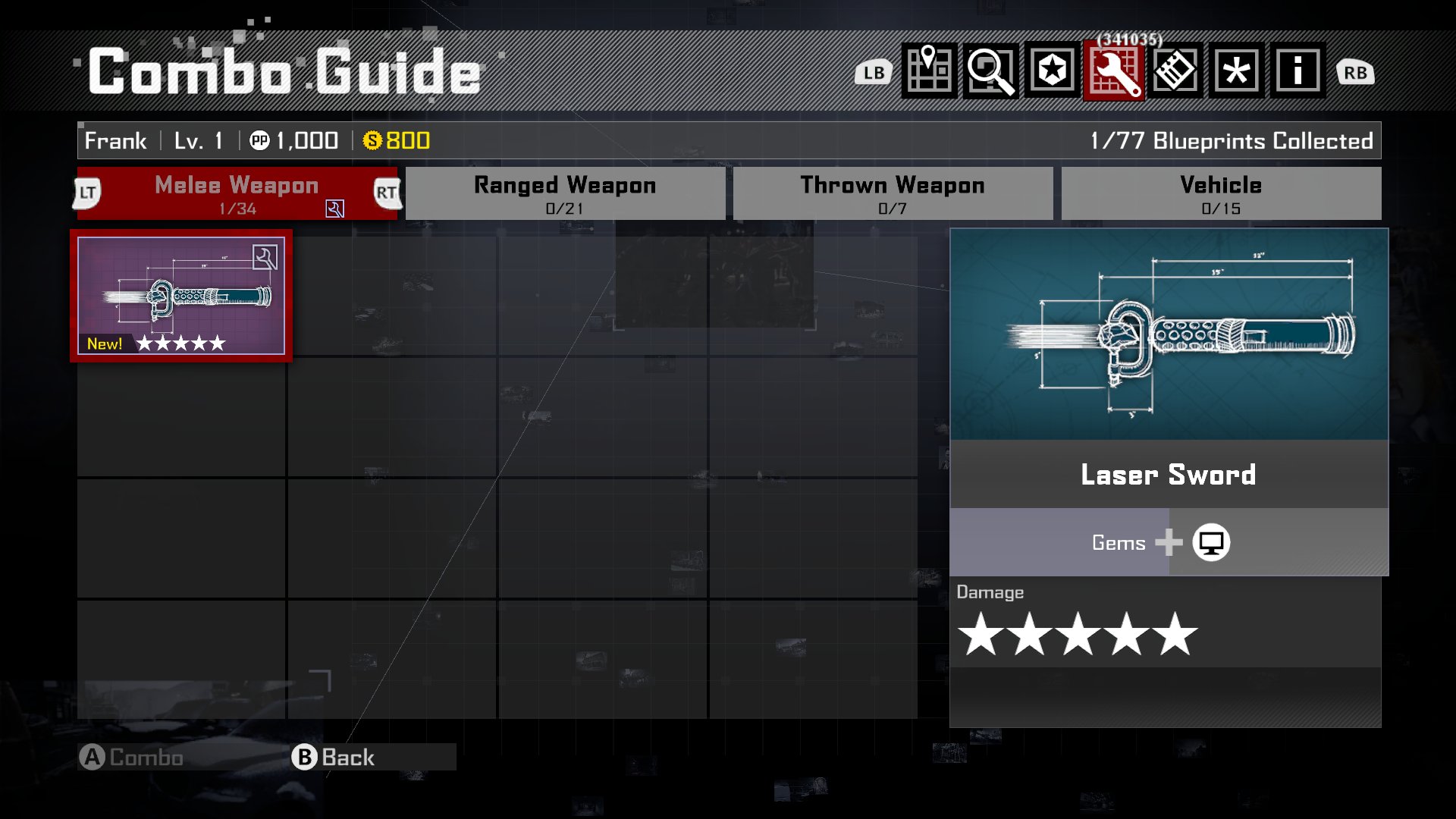Open the map icon tab
The height and width of the screenshot is (819, 1456).
(929, 71)
